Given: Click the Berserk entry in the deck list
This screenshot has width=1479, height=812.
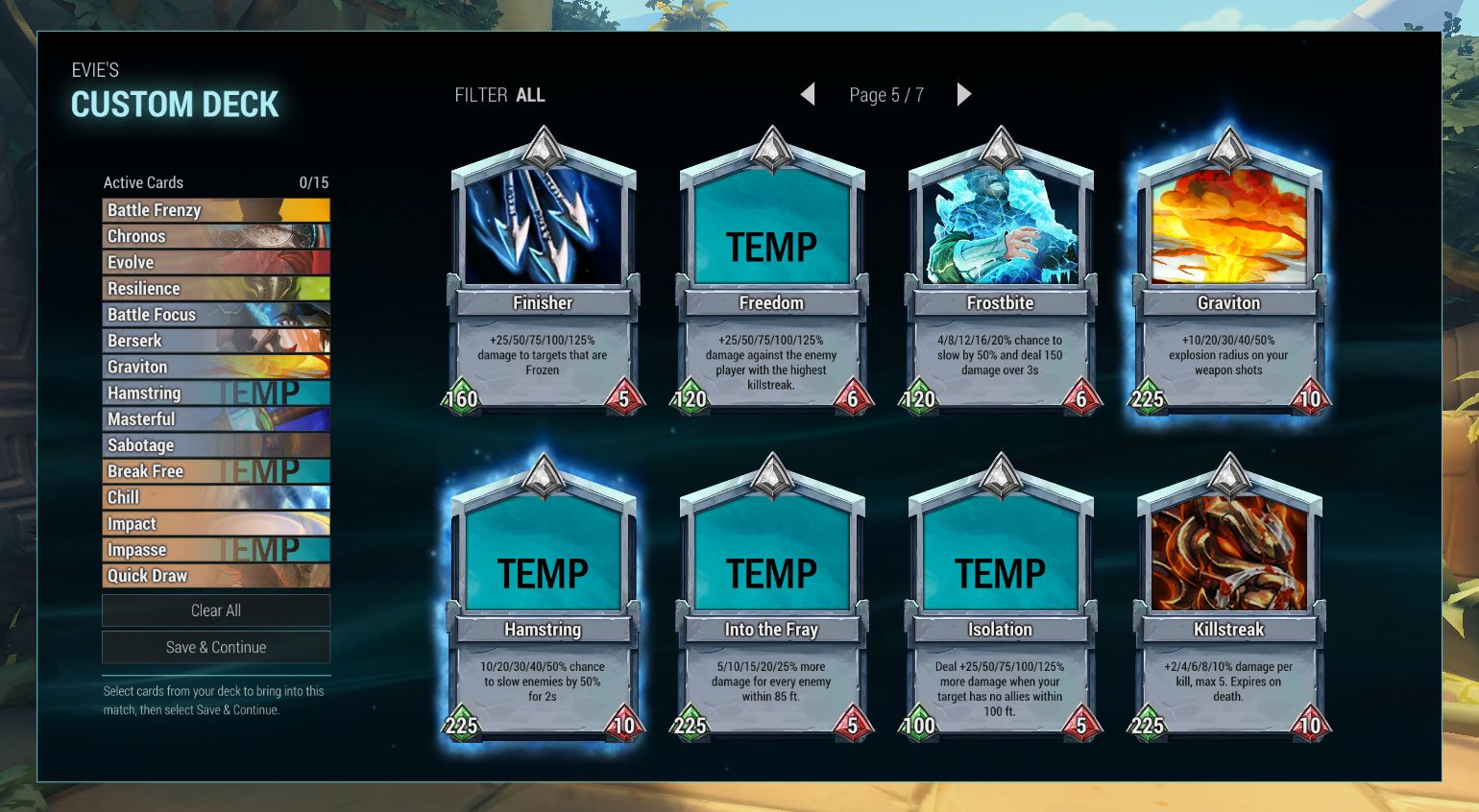Looking at the screenshot, I should click(x=216, y=341).
